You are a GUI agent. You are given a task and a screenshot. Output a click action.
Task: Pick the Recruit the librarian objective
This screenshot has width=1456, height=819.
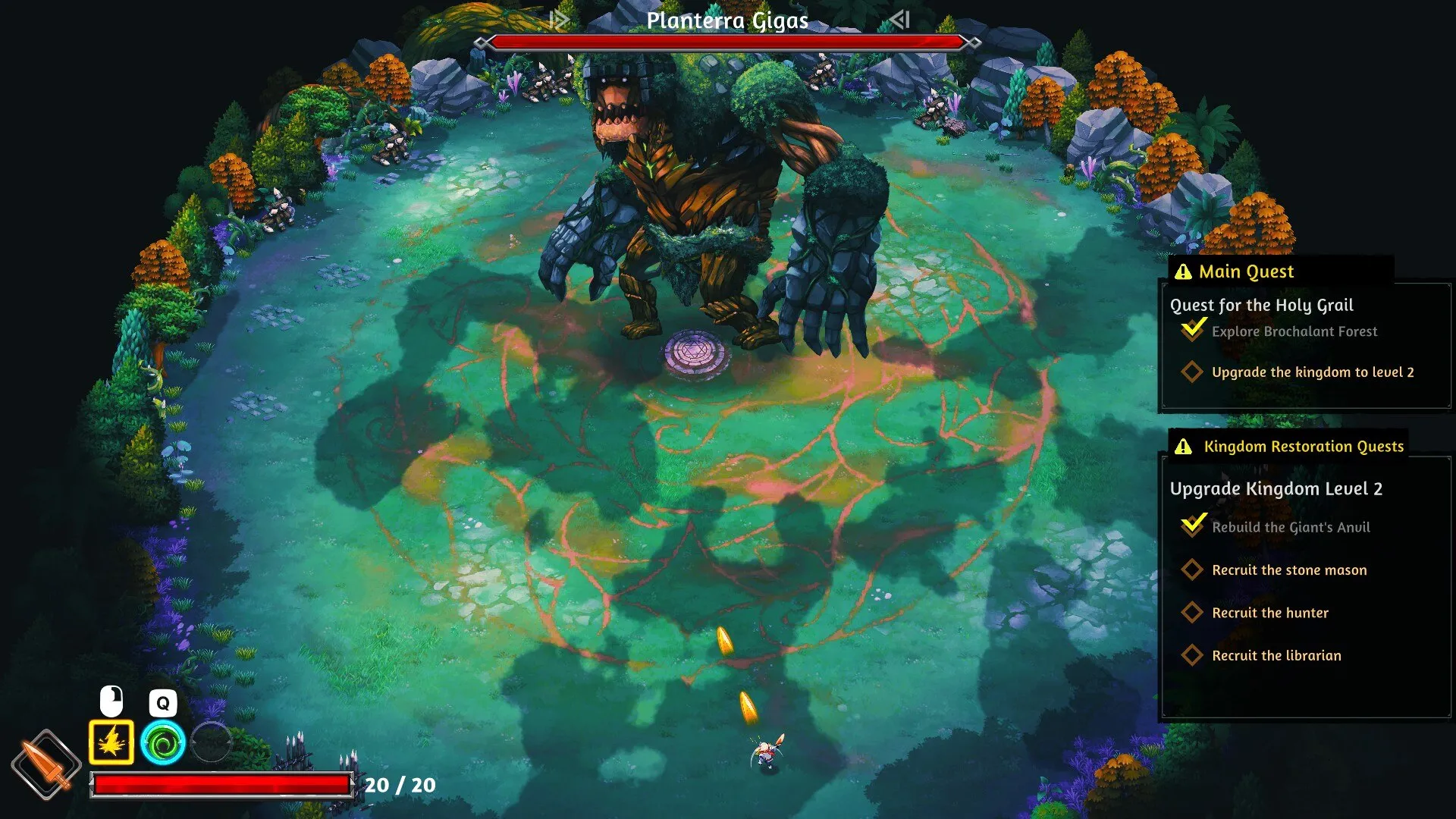pyautogui.click(x=1276, y=655)
